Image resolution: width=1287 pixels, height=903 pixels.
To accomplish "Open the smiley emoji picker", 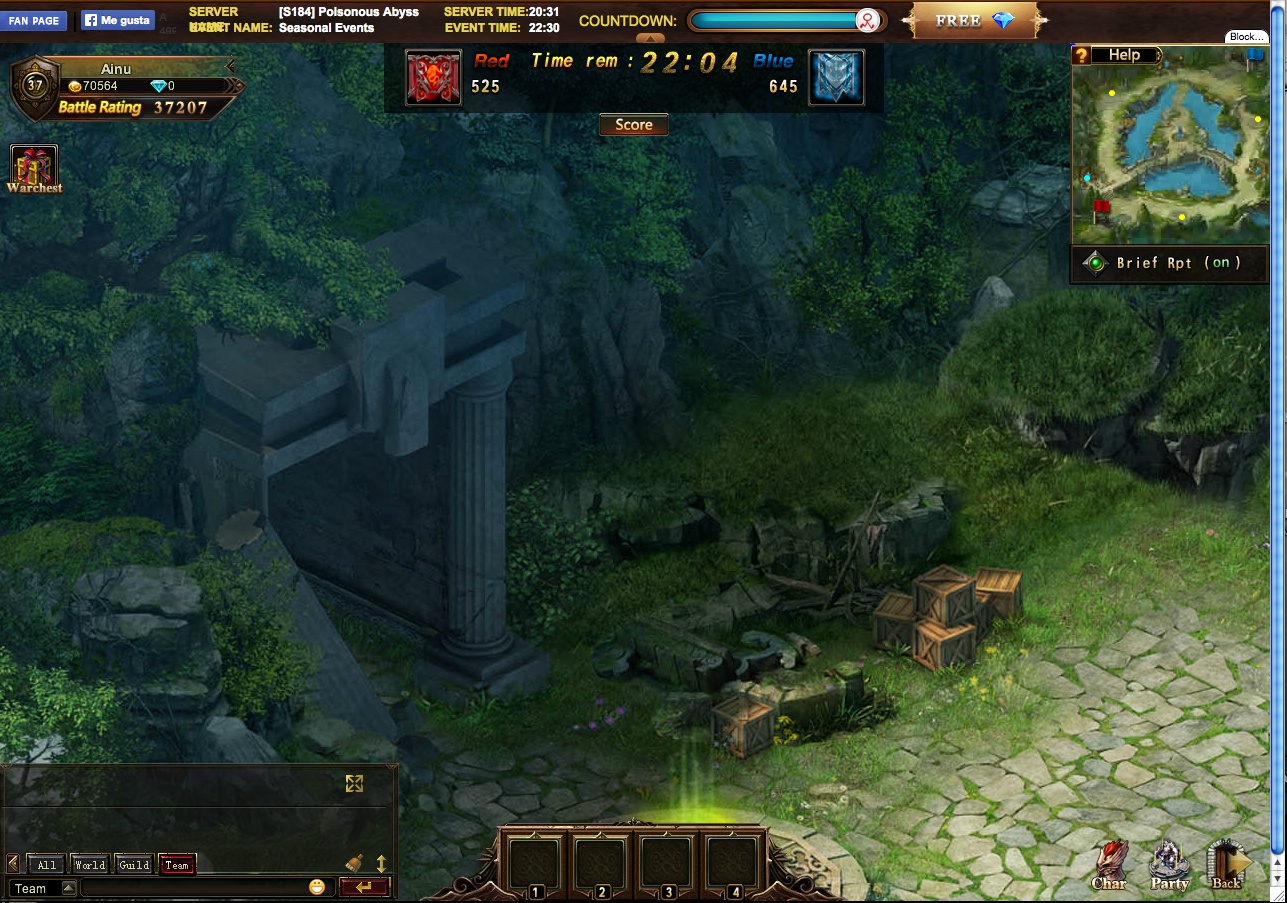I will point(317,887).
